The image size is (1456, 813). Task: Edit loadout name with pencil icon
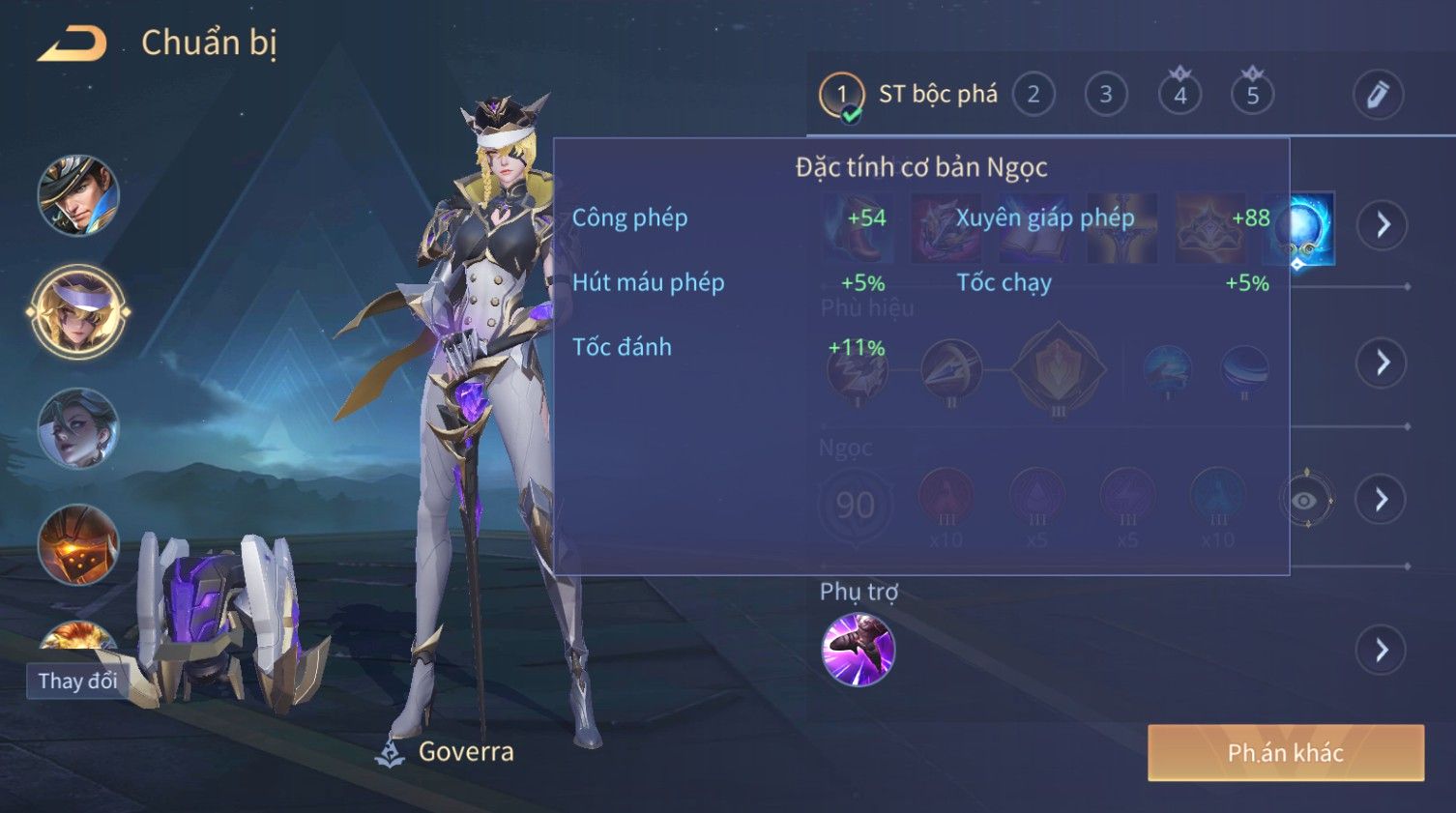pyautogui.click(x=1377, y=95)
